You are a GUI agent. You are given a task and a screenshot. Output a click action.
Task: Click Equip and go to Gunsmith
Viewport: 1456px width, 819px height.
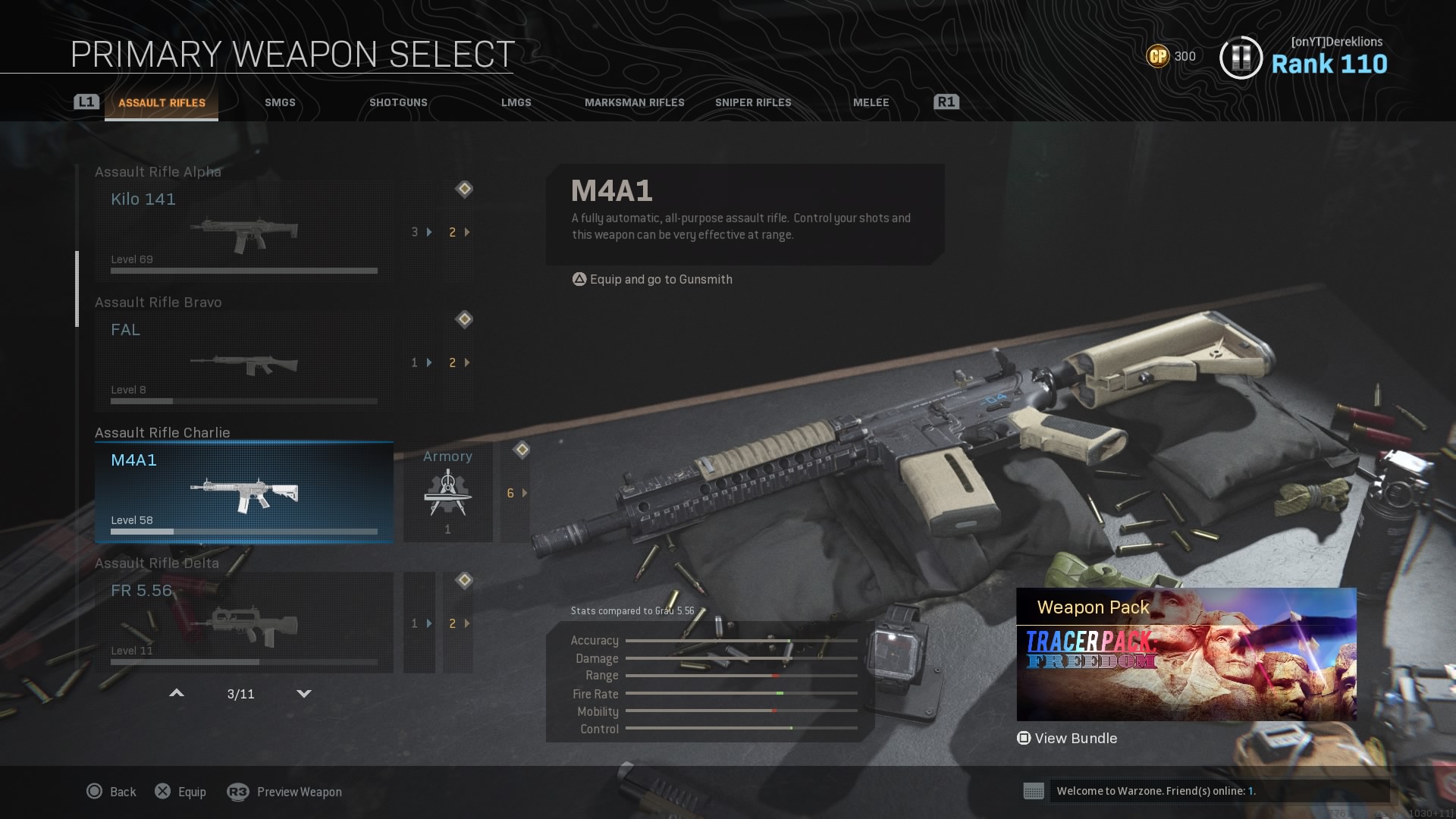coord(652,279)
